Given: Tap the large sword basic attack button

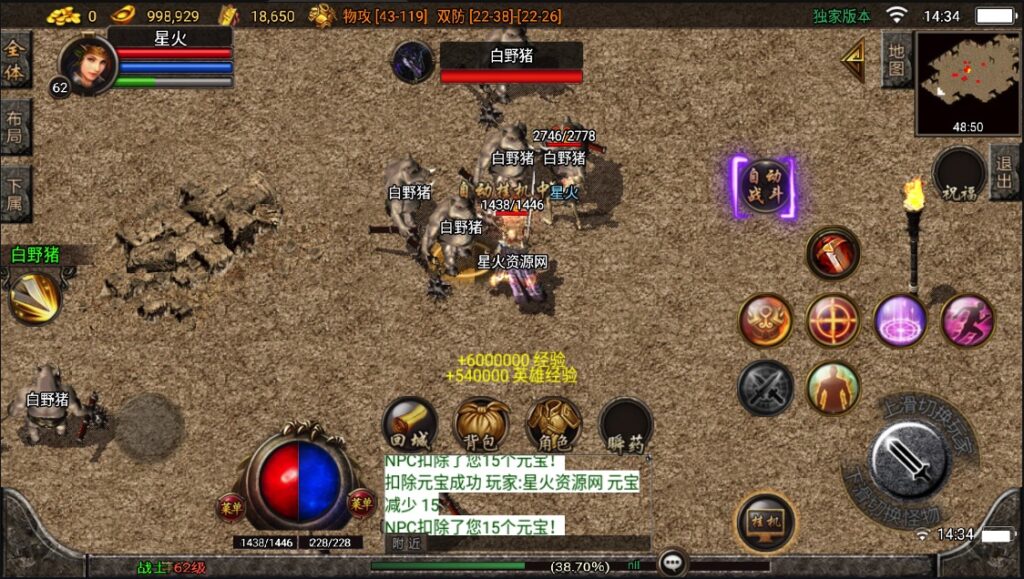Looking at the screenshot, I should (909, 460).
